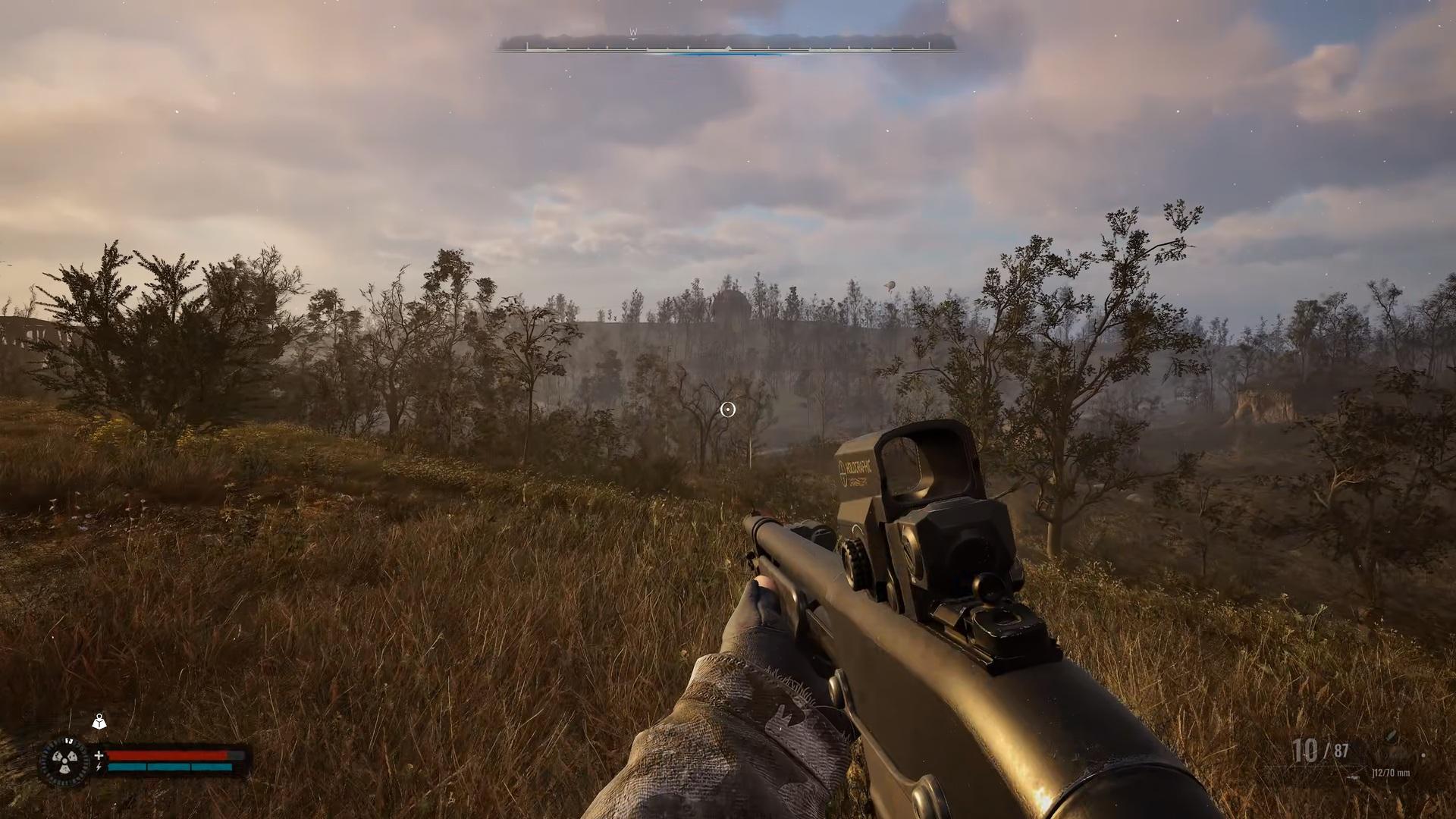The height and width of the screenshot is (819, 1456).
Task: Click the compass bar at the top
Action: 726,45
